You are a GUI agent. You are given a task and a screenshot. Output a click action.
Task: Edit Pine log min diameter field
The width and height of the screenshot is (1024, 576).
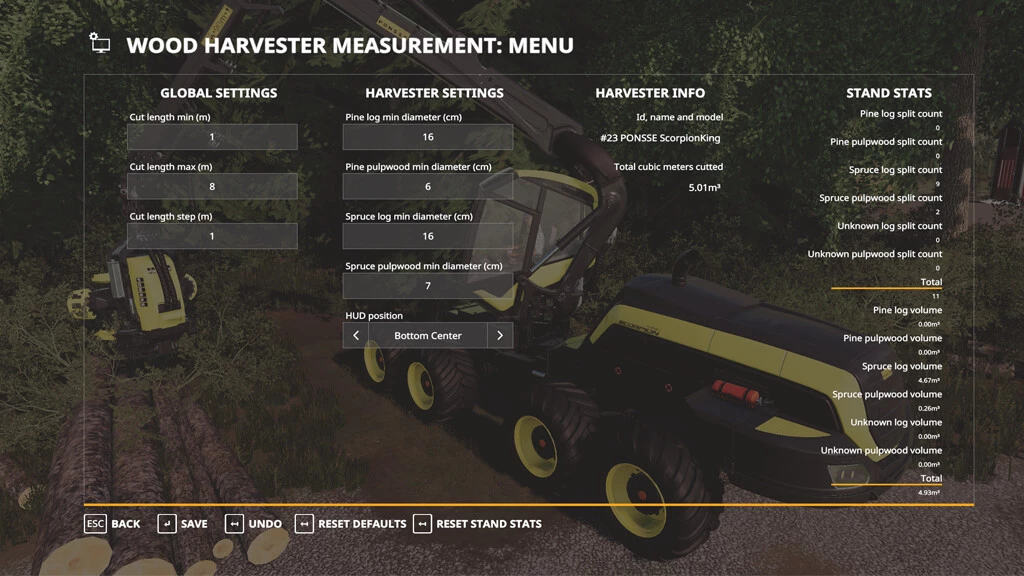(x=428, y=137)
